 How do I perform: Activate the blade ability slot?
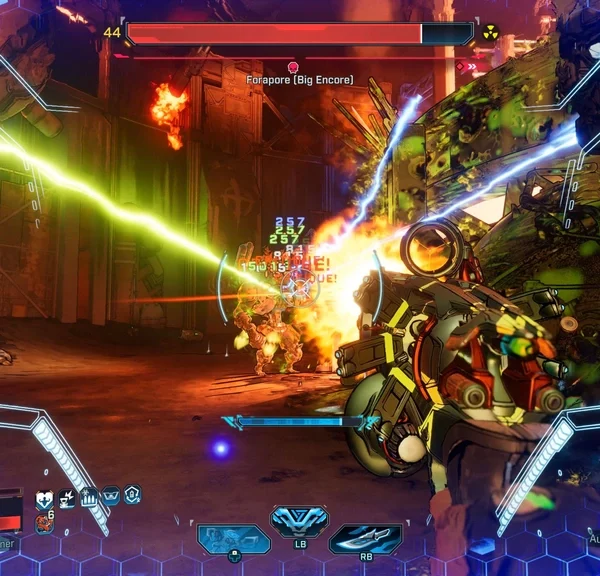(x=365, y=539)
